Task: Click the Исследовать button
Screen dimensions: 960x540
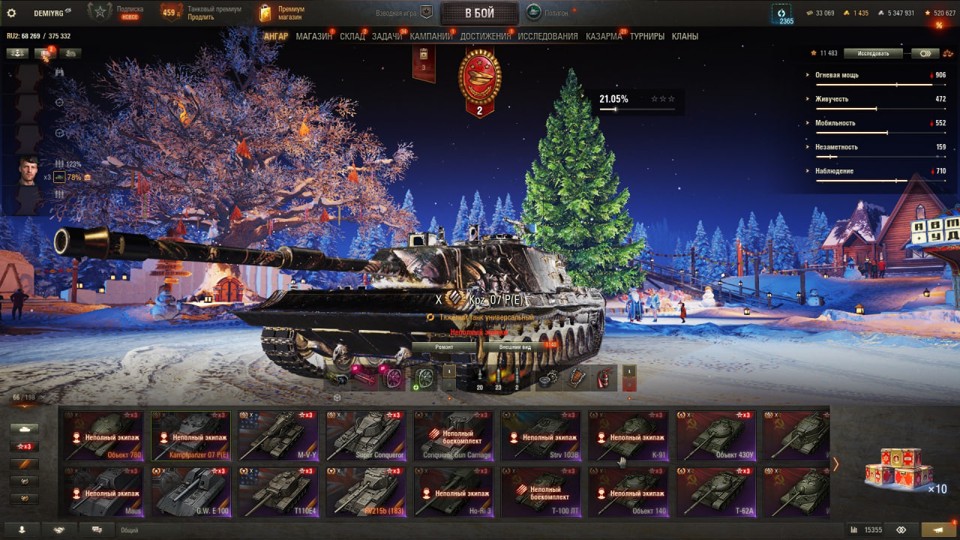Action: click(872, 53)
